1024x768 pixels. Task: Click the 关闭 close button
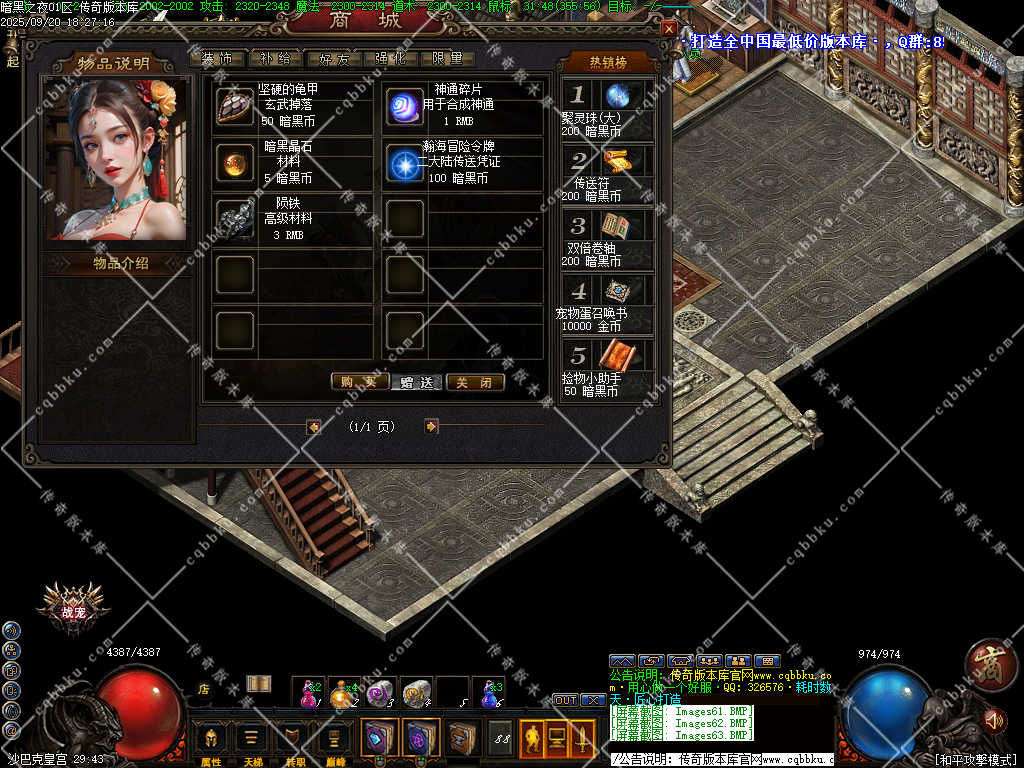coord(475,382)
